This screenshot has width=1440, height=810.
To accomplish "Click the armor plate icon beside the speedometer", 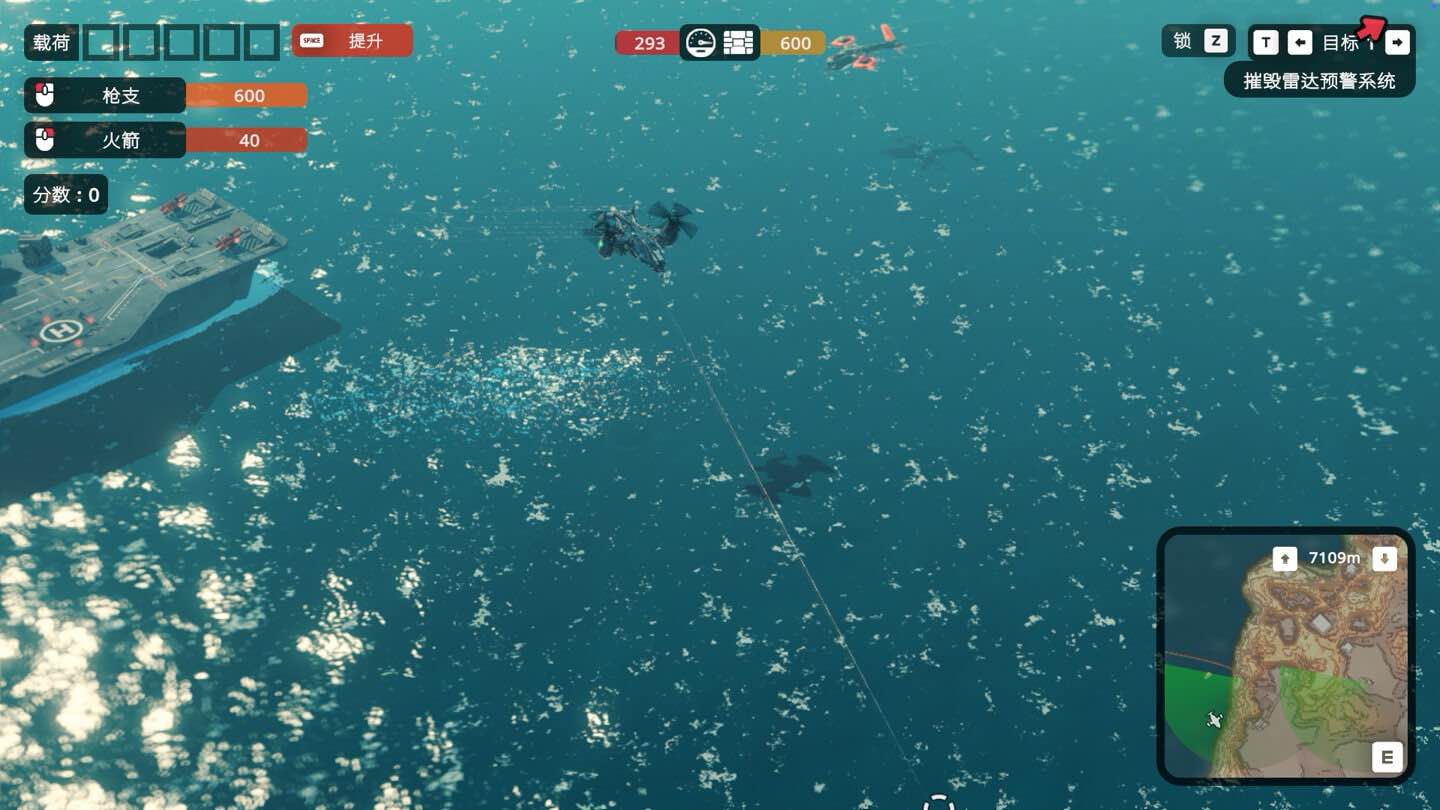I will click(x=738, y=42).
